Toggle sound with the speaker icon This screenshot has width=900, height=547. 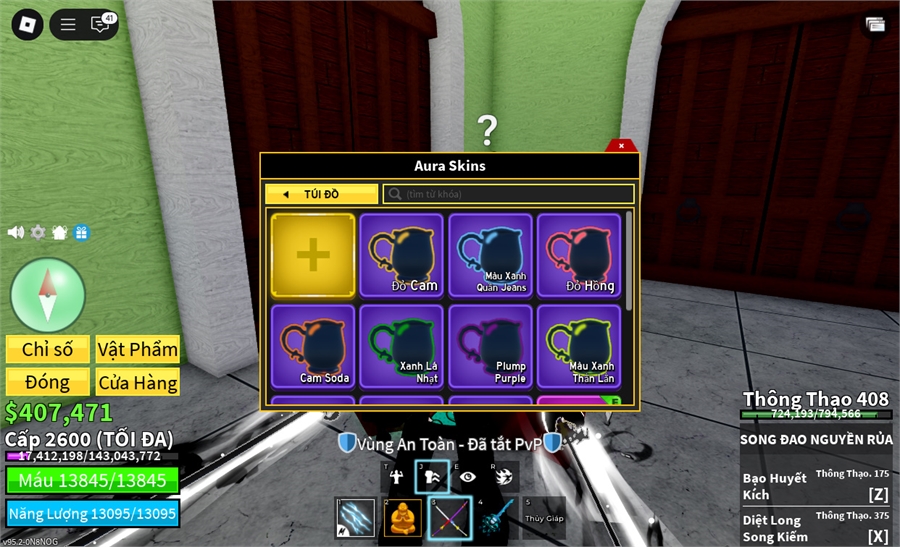[x=16, y=232]
